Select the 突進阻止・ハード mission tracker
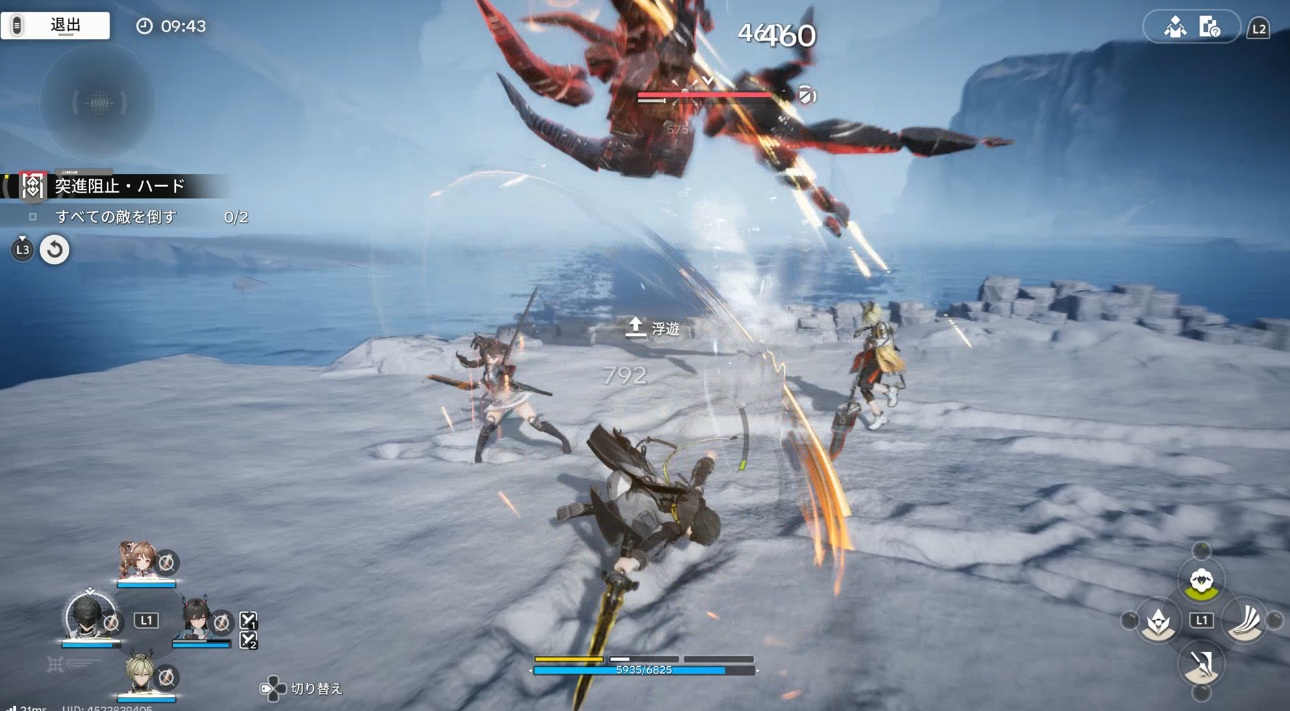1290x711 pixels. (118, 186)
